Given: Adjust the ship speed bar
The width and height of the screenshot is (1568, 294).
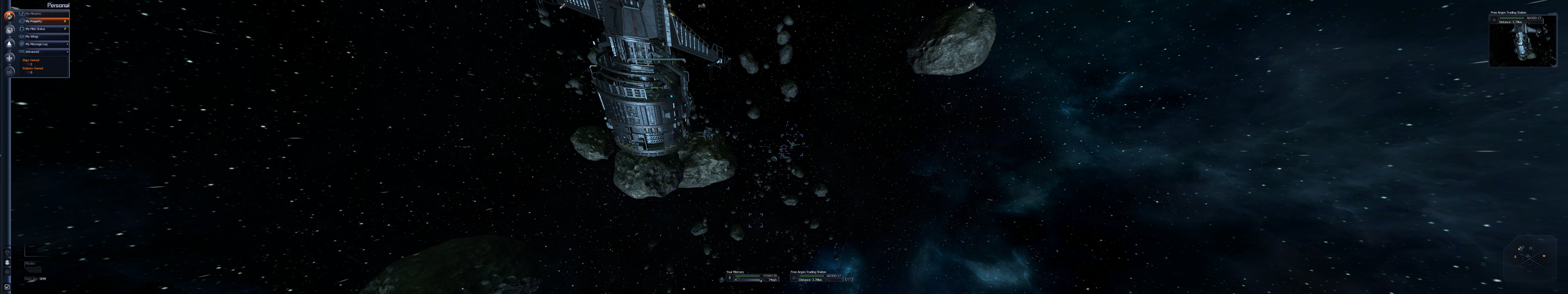Looking at the screenshot, I should 751,280.
